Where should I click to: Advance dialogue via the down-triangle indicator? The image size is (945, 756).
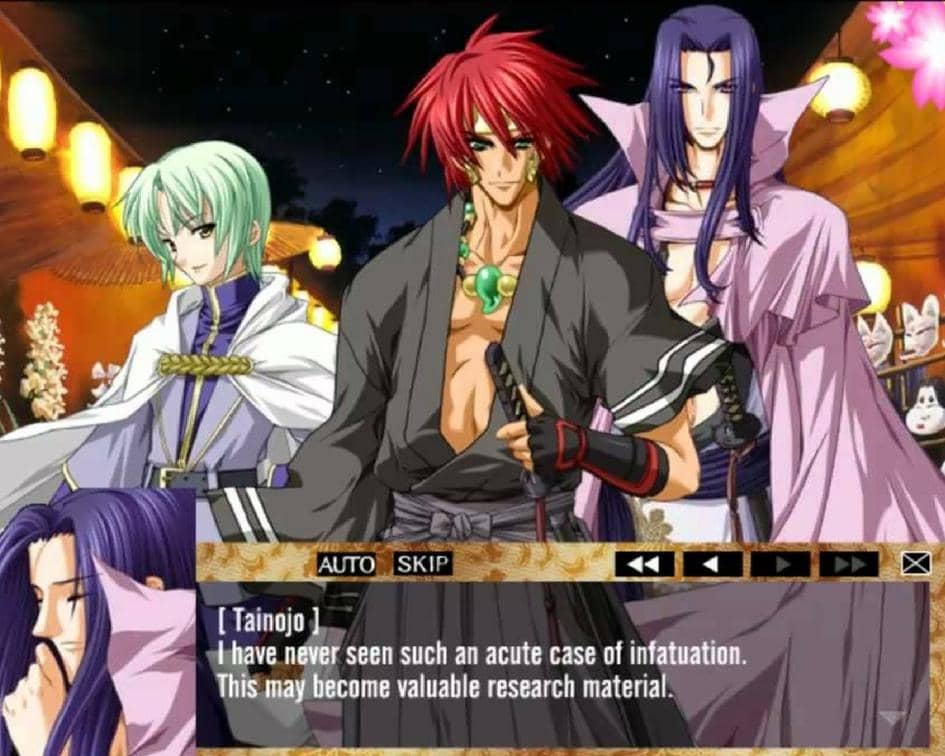[x=893, y=718]
